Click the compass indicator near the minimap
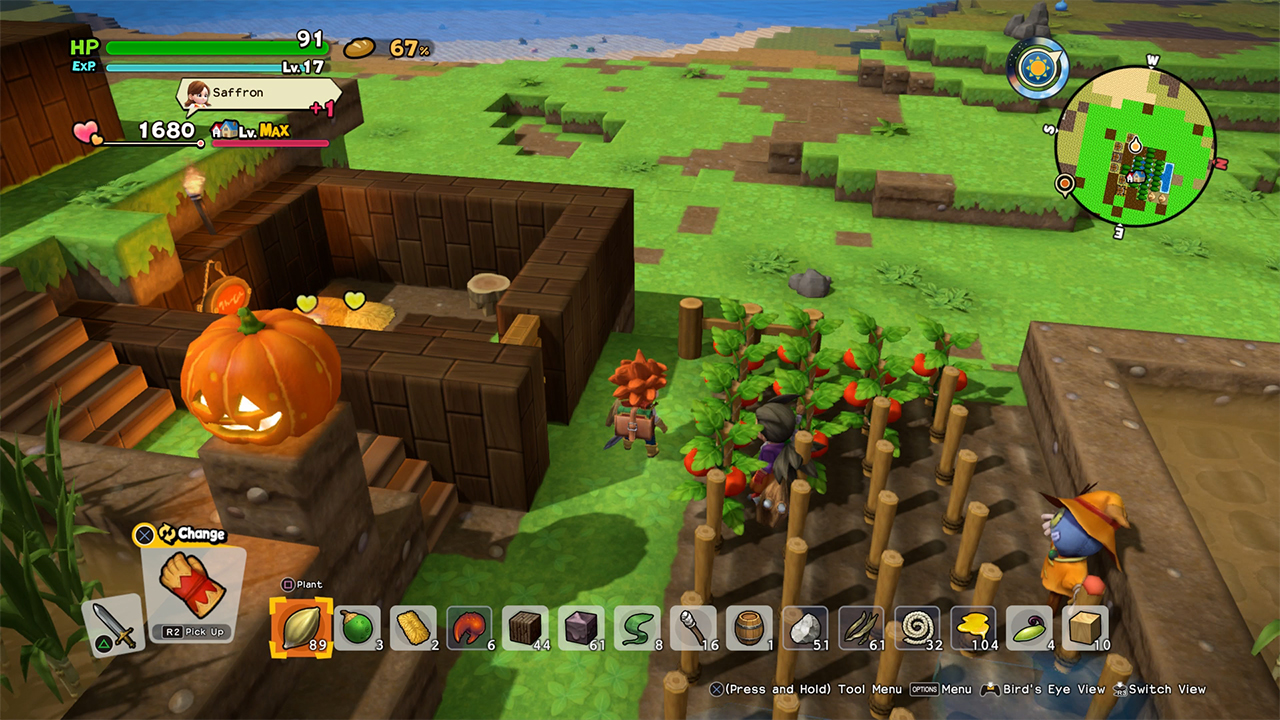Screen dimensions: 1280x720 (1040, 68)
